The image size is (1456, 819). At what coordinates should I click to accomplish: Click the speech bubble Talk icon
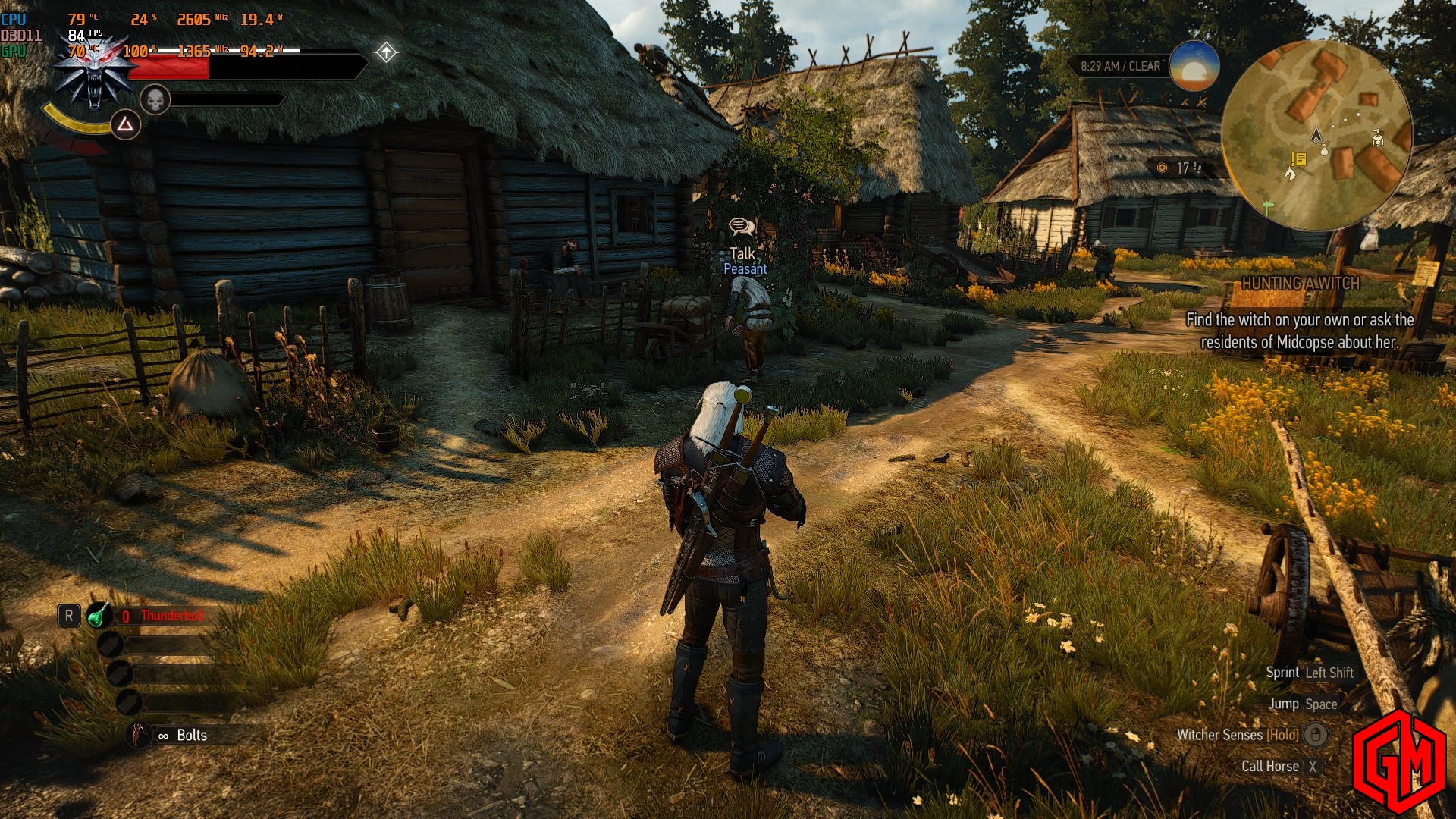(741, 226)
